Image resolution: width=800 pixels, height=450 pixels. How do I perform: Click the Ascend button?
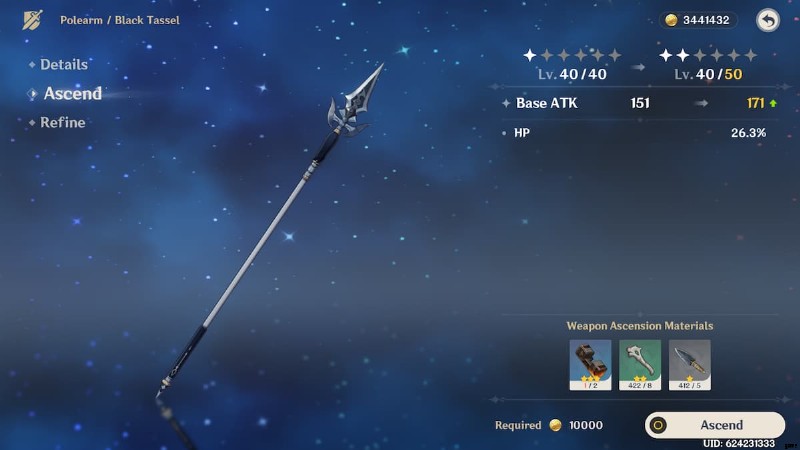coord(714,425)
